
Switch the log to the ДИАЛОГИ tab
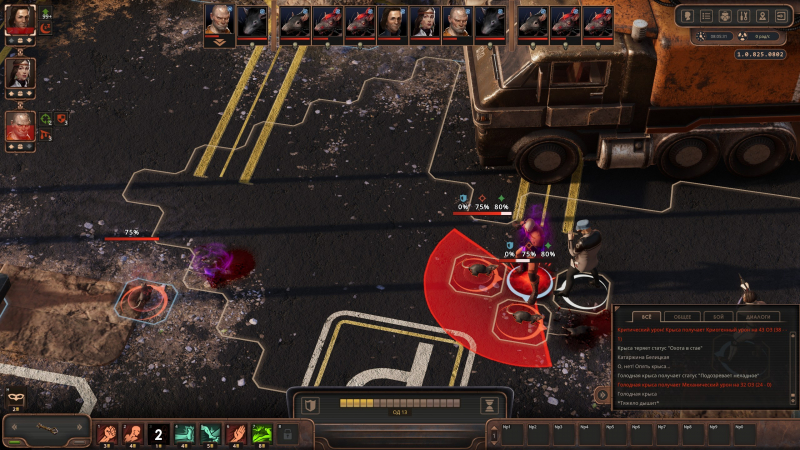[757, 317]
